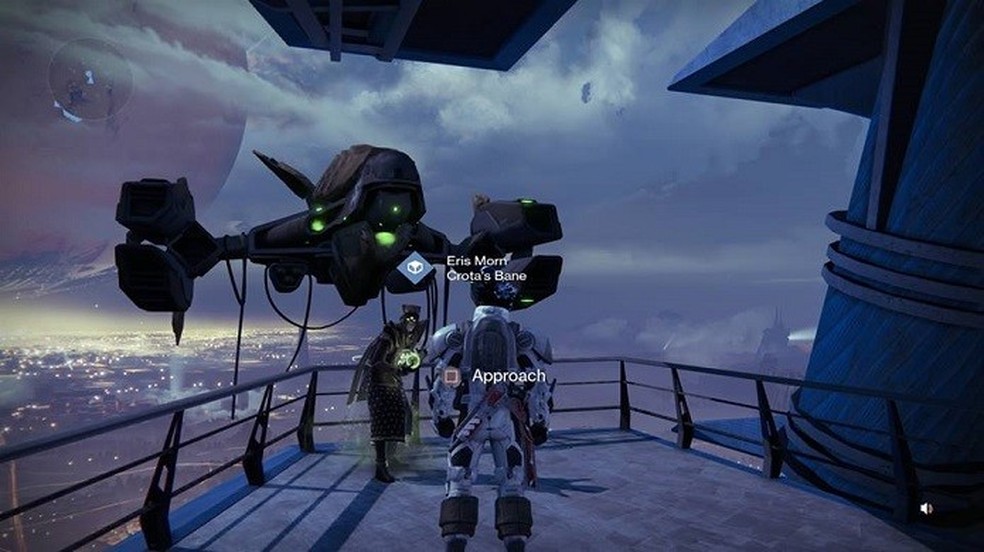Toggle the speaker volume icon
This screenshot has height=552, width=984.
(926, 509)
